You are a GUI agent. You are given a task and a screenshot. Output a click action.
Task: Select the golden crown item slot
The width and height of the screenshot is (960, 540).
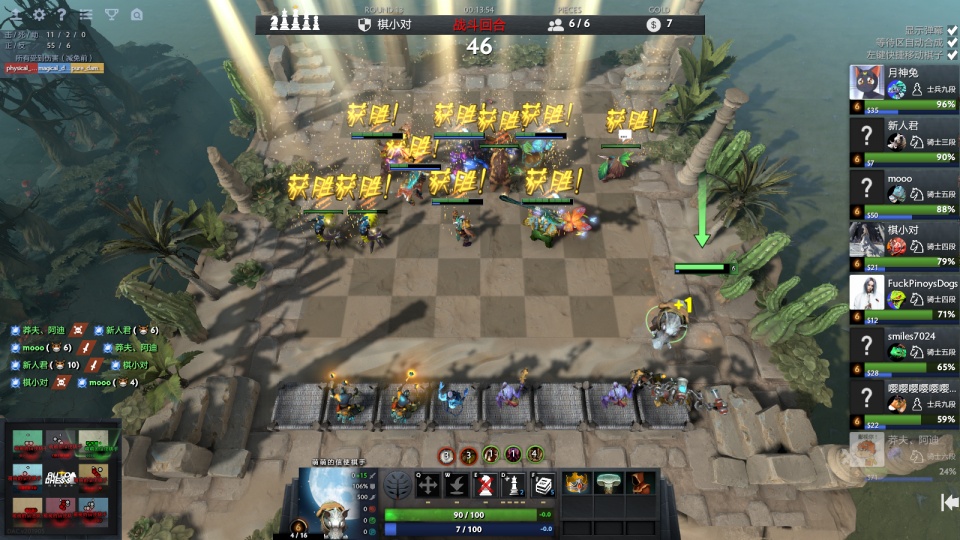[x=578, y=484]
